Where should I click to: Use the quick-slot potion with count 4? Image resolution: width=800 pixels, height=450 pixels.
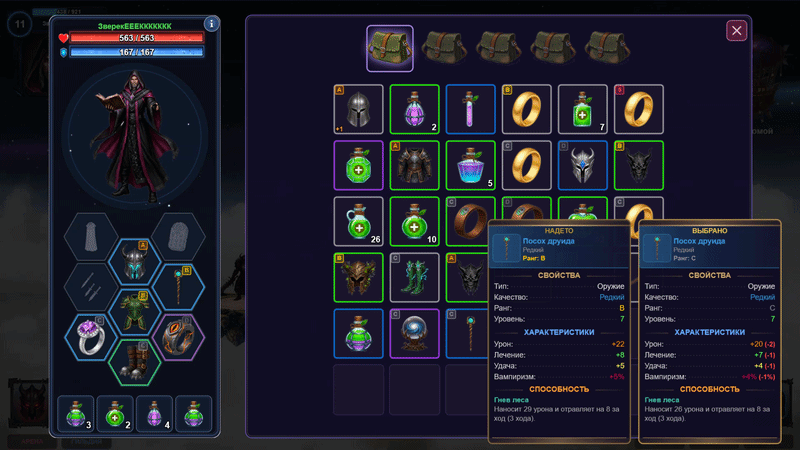(x=154, y=414)
